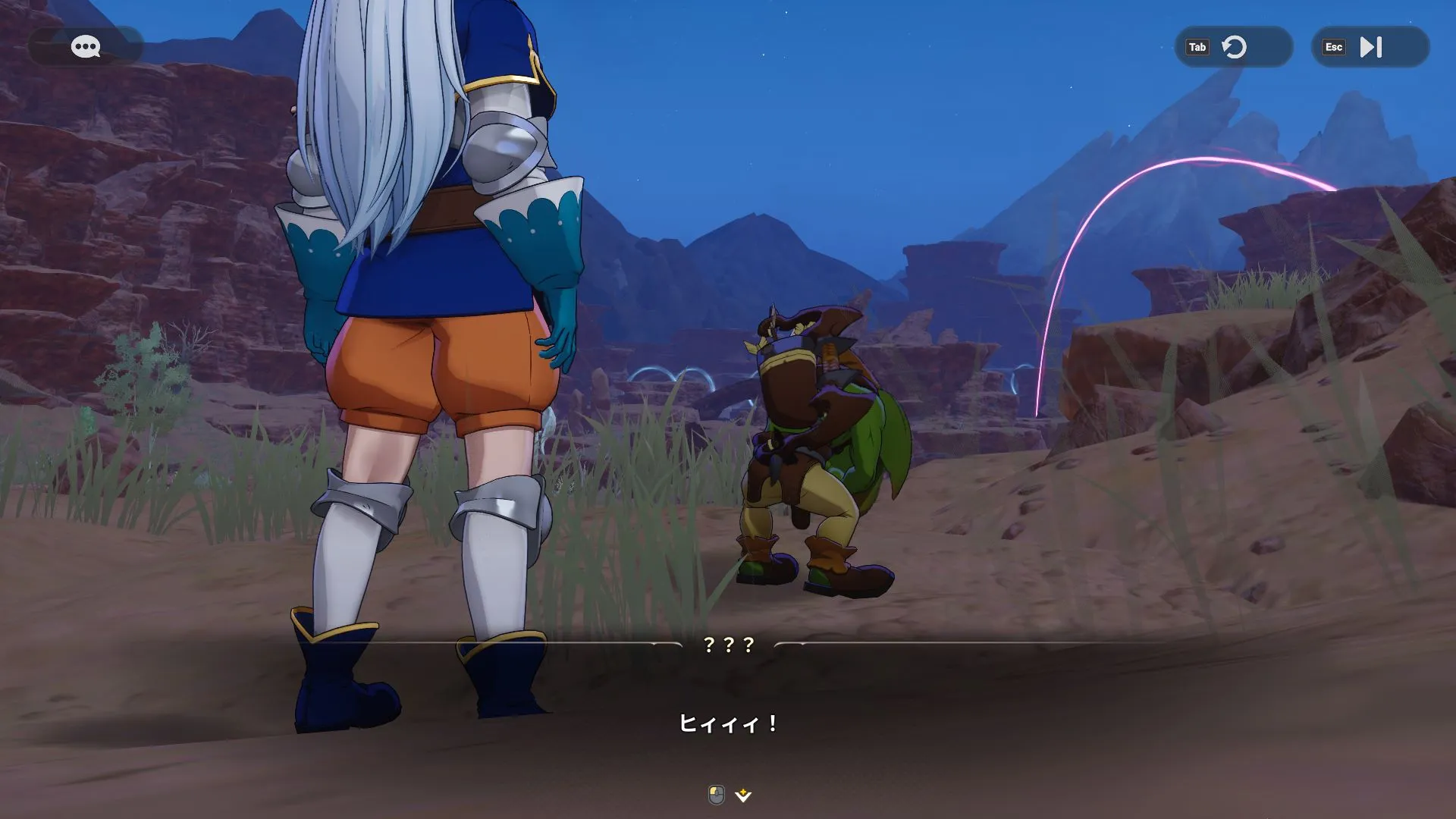The width and height of the screenshot is (1456, 819).
Task: Click the Esc pill to reveal skip options
Action: [1334, 47]
